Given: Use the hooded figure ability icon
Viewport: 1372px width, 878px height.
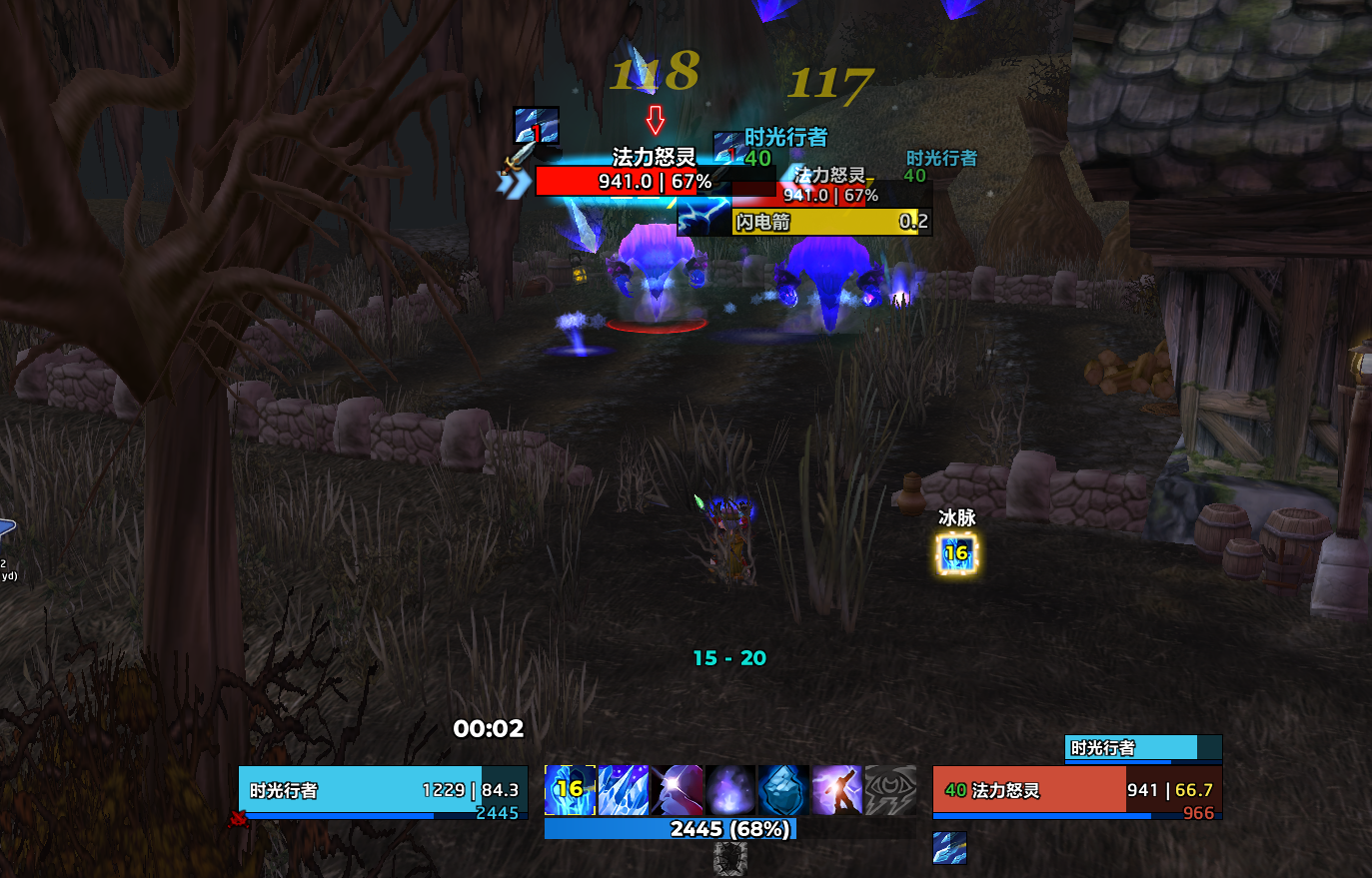Looking at the screenshot, I should click(x=678, y=790).
